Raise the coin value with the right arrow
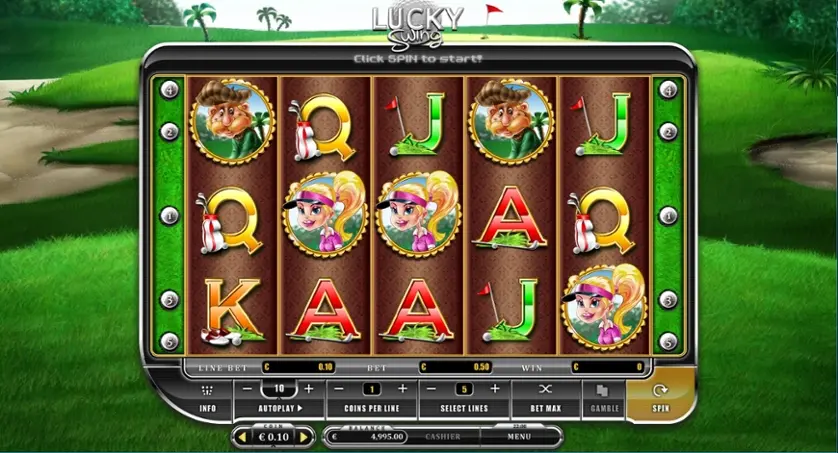The image size is (838, 453). tap(305, 437)
